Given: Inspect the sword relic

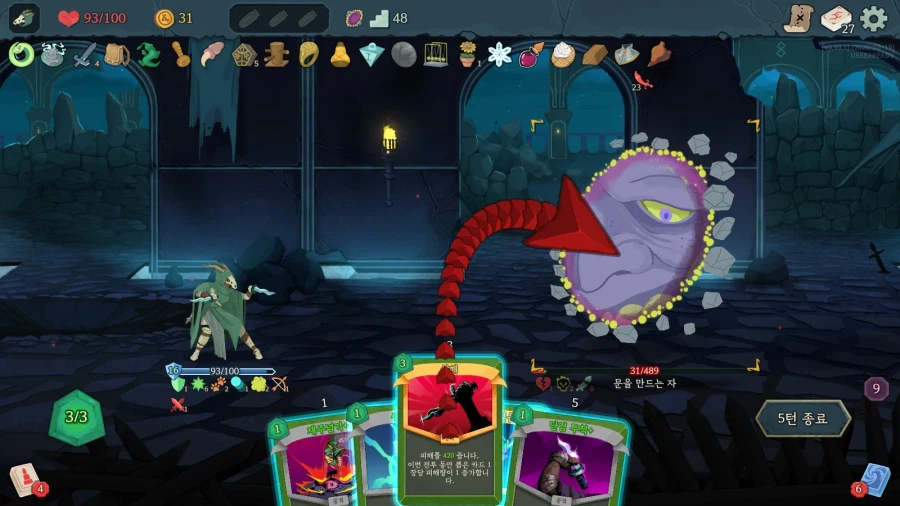Looking at the screenshot, I should (85, 54).
